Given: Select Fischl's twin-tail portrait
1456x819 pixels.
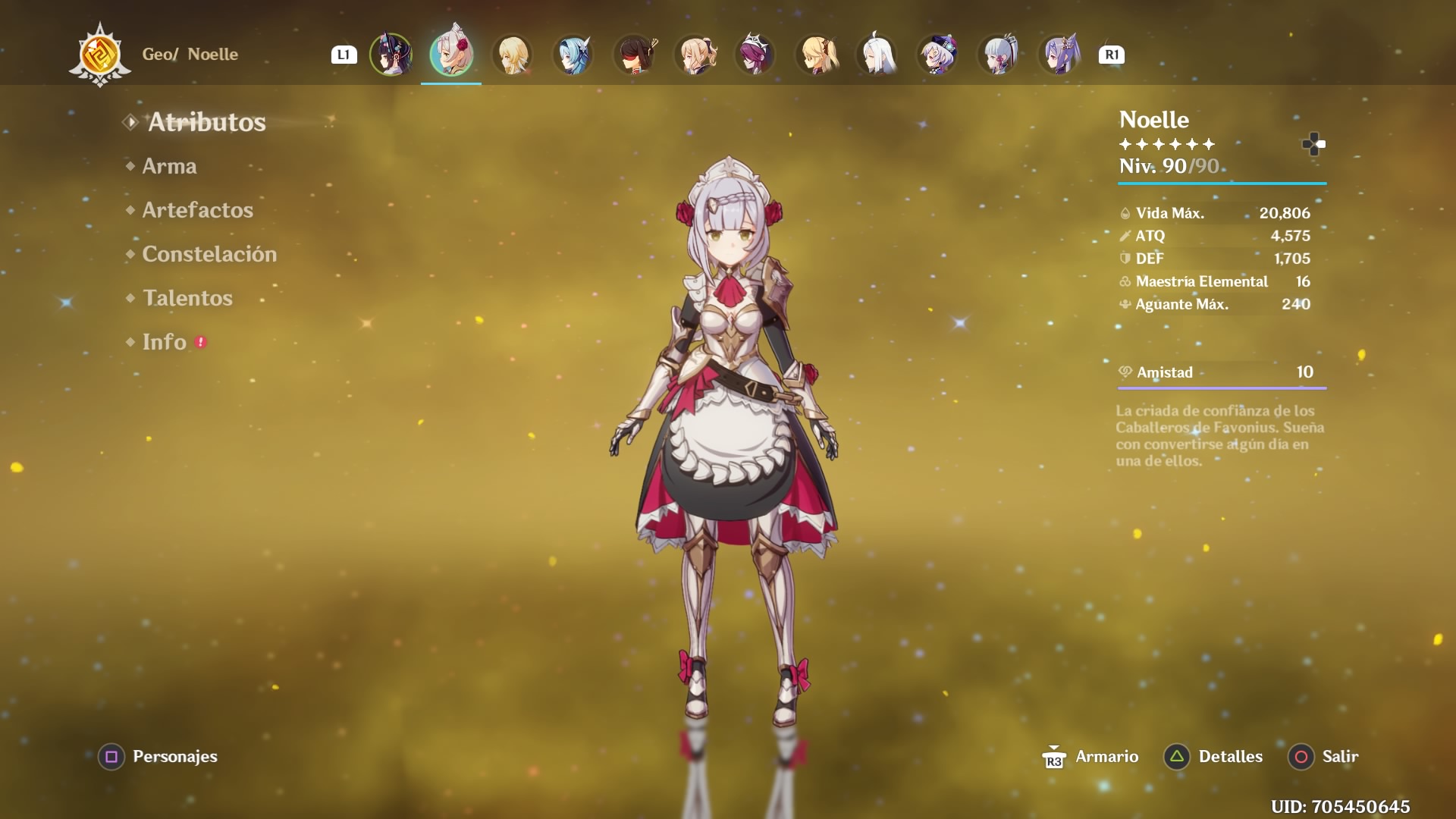Looking at the screenshot, I should tap(816, 55).
